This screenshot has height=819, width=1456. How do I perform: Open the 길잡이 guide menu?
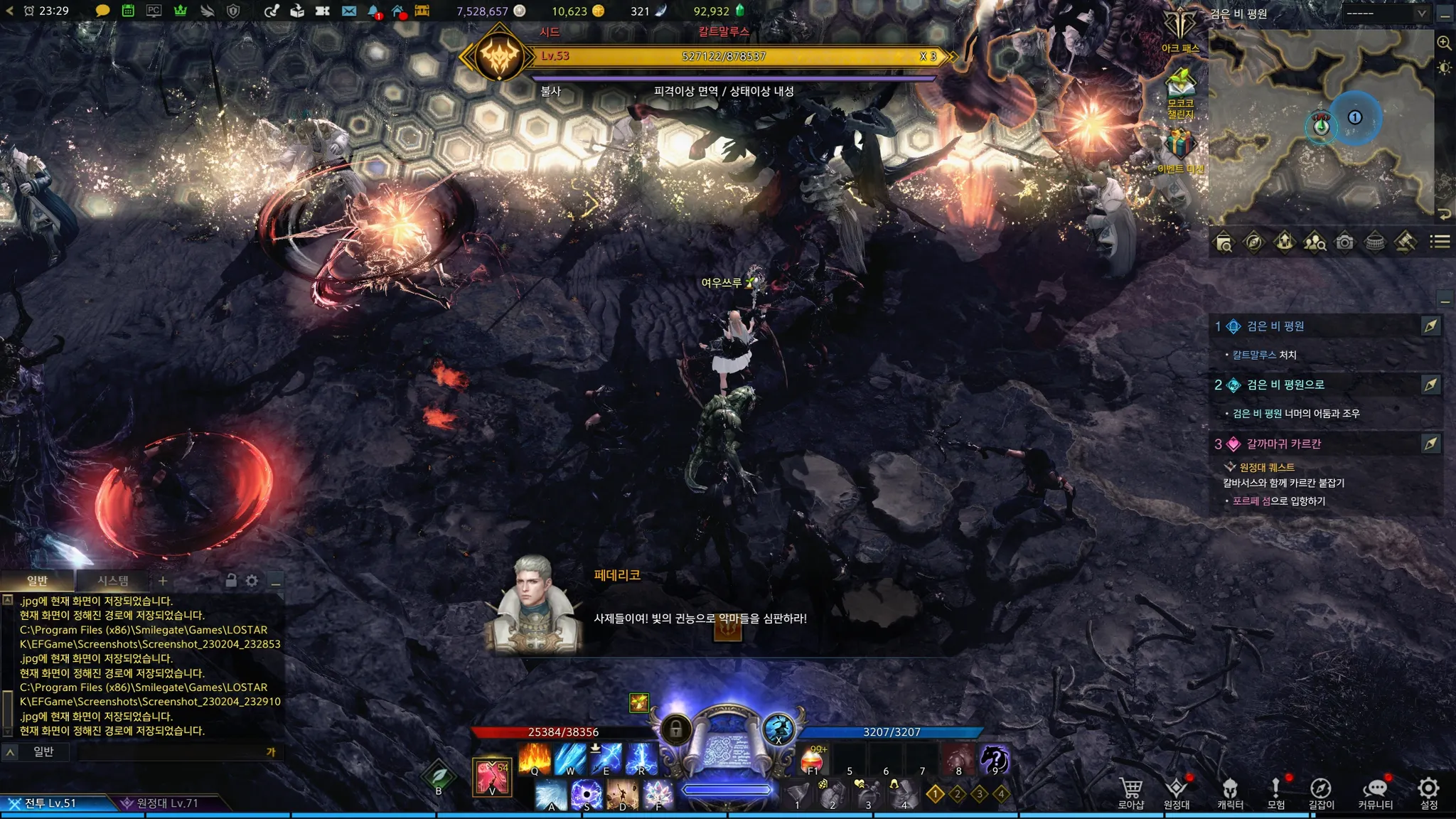(x=1321, y=791)
